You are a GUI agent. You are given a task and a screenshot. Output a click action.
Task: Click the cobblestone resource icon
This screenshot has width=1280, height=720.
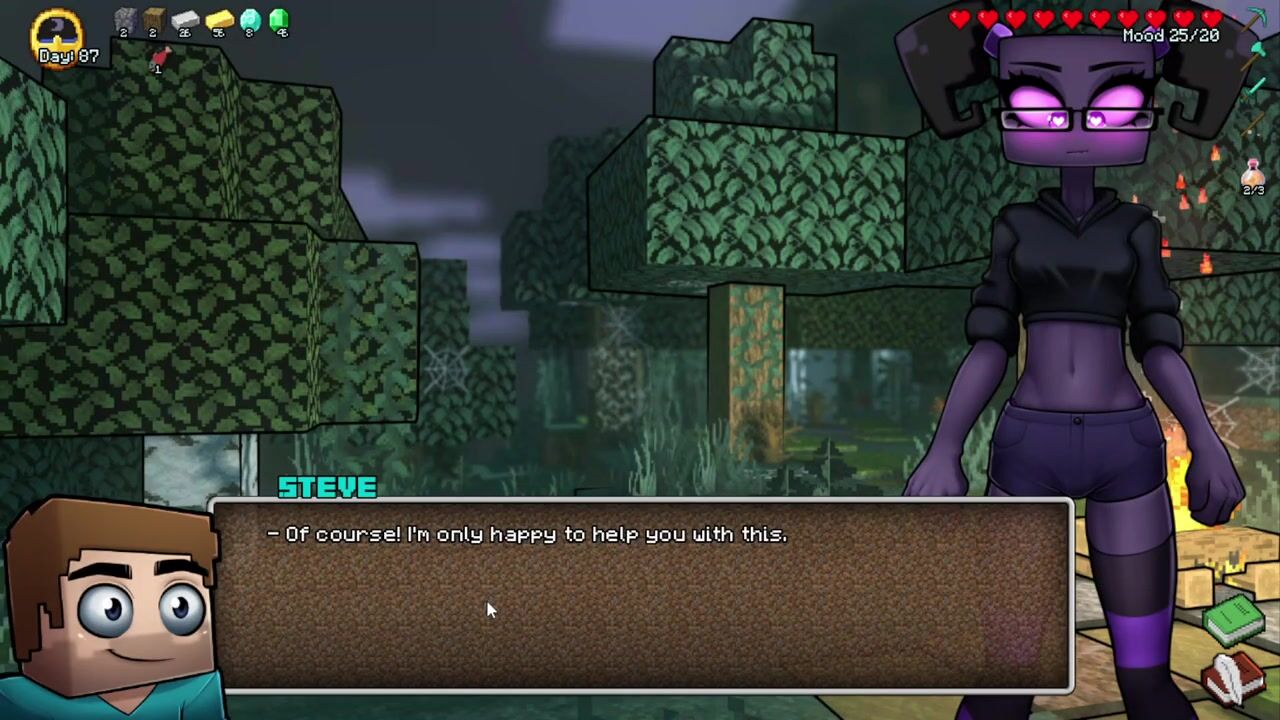[125, 20]
